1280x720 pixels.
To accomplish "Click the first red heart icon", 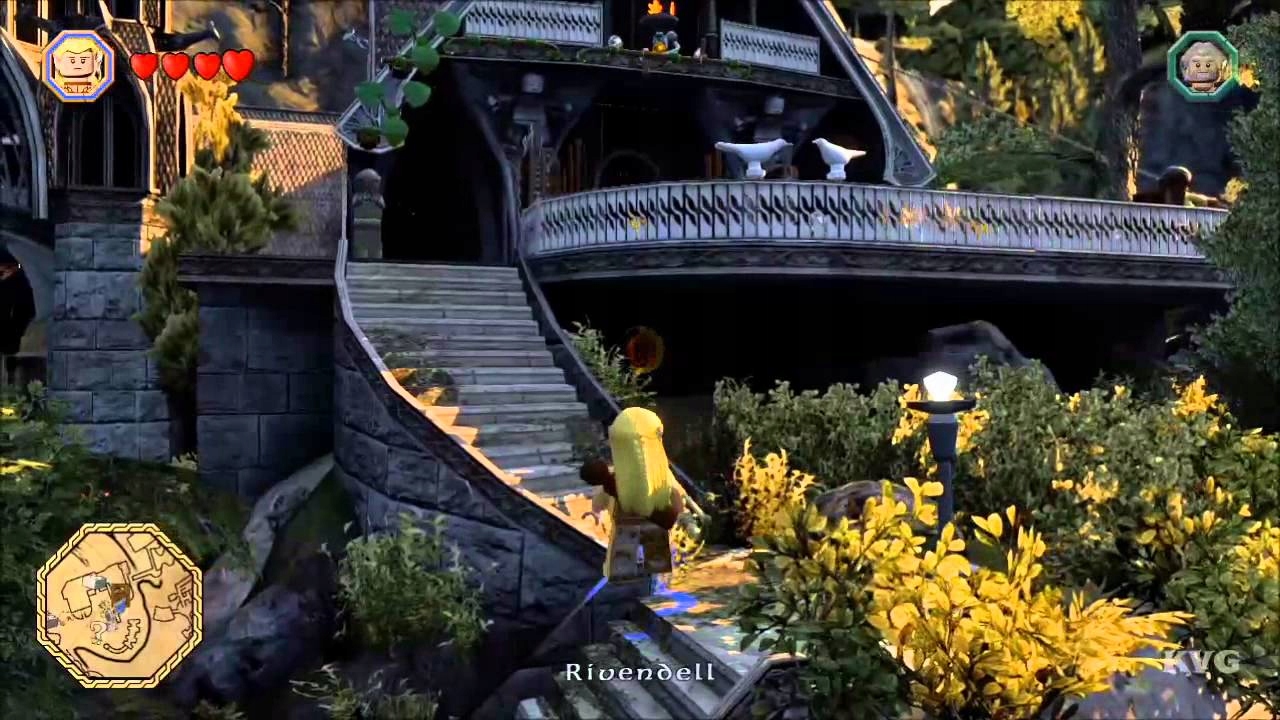I will tap(144, 66).
